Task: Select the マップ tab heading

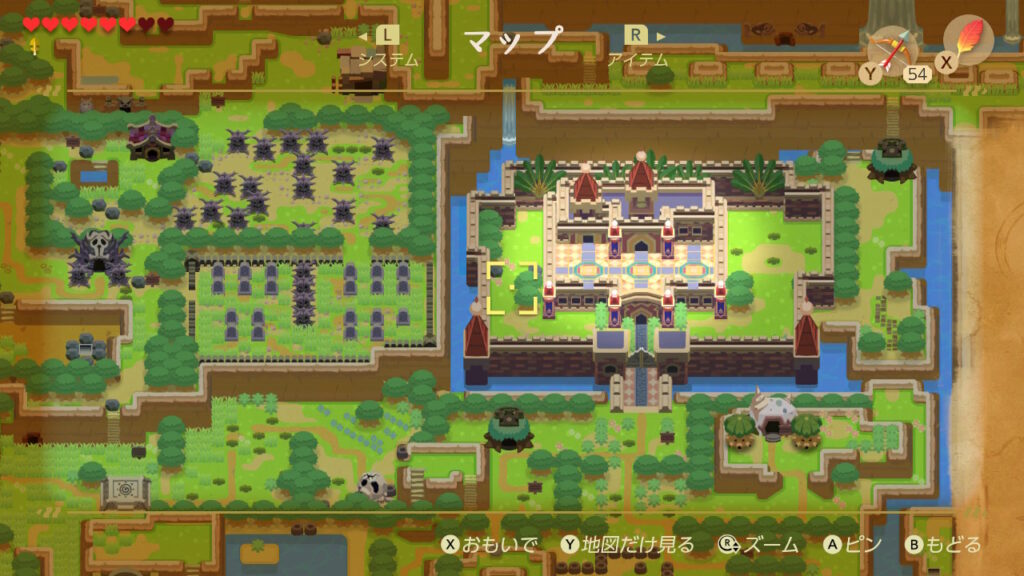Action: click(512, 41)
